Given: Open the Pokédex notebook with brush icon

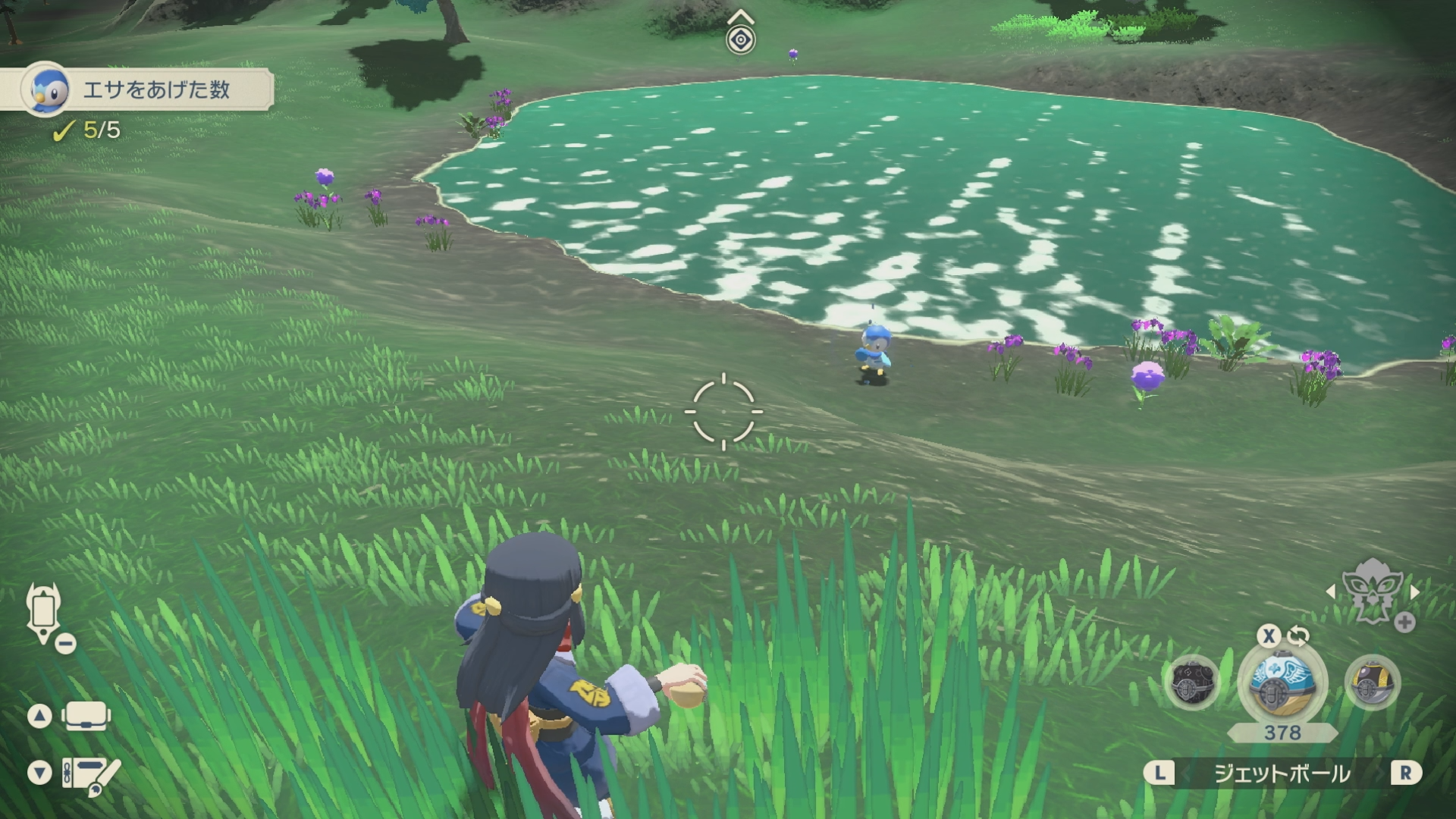Looking at the screenshot, I should [x=91, y=775].
